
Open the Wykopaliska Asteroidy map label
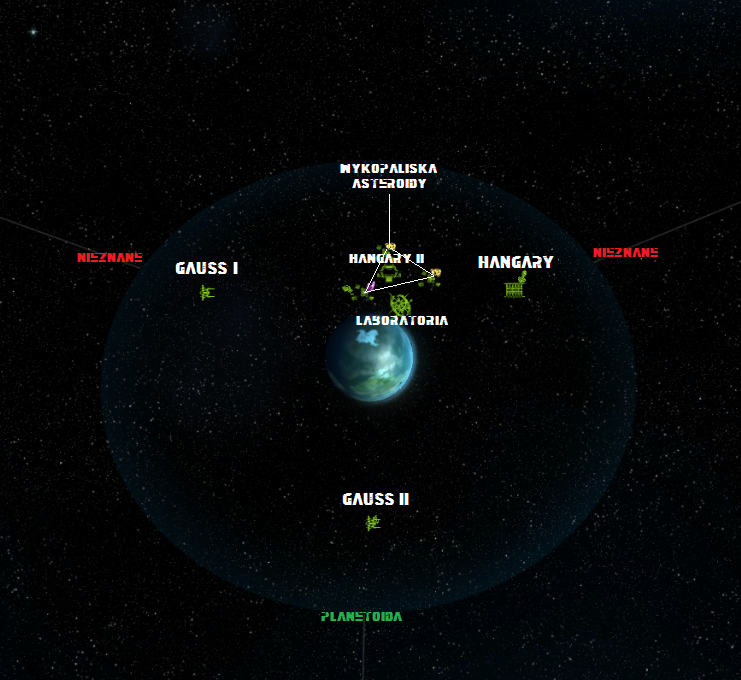pyautogui.click(x=388, y=176)
